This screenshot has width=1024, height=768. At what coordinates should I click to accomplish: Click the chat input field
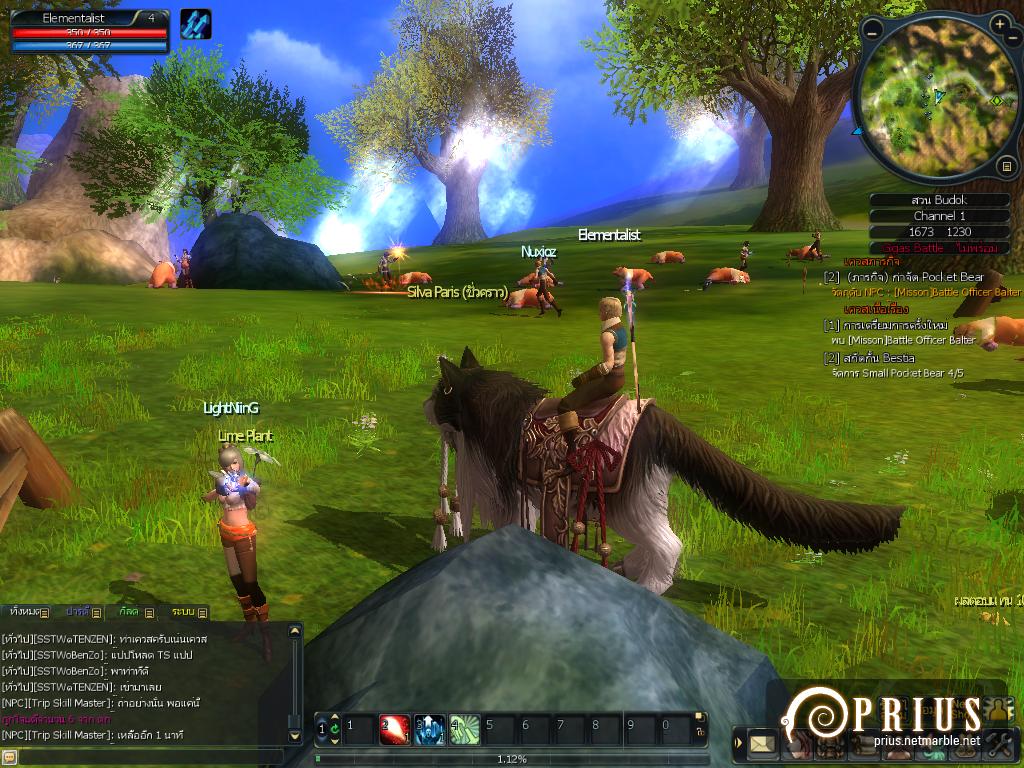[x=150, y=757]
